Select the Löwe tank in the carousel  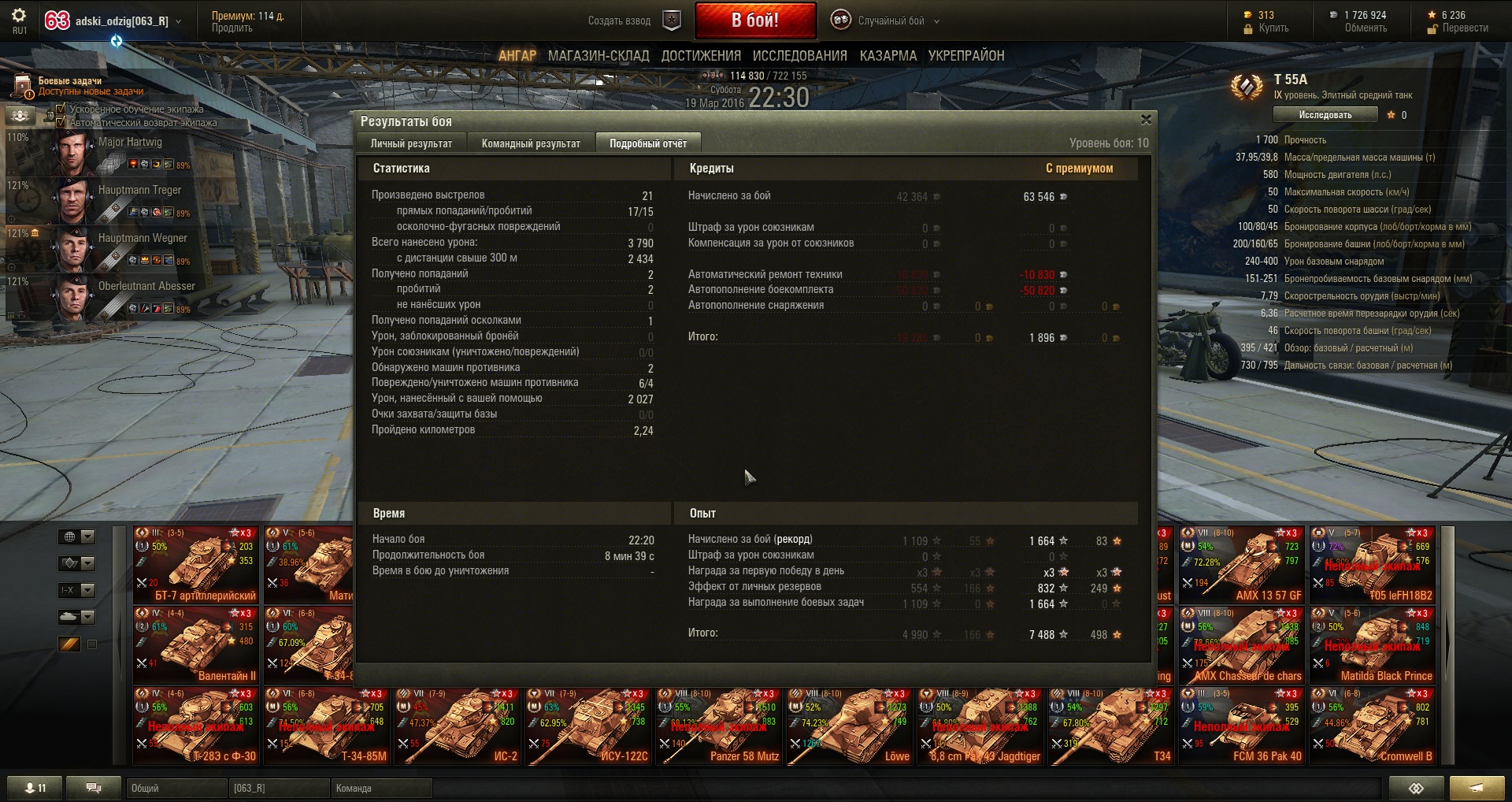click(x=849, y=726)
